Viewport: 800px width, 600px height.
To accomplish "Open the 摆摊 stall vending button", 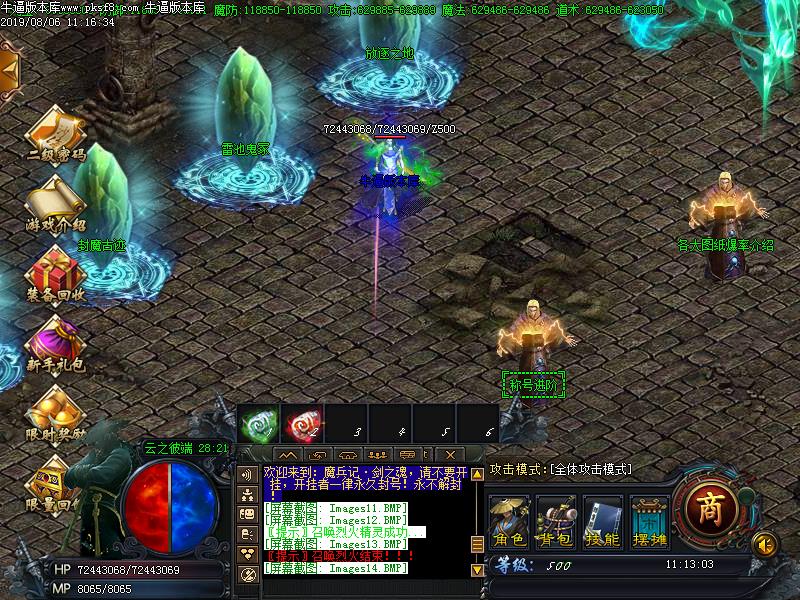I will pos(648,521).
